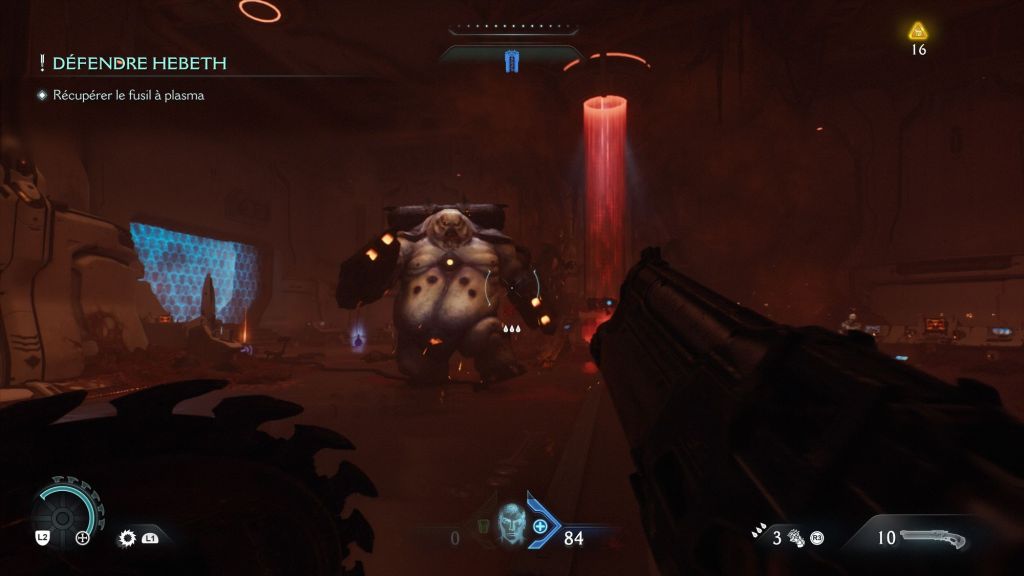The width and height of the screenshot is (1024, 576).
Task: Select the blue objective marker on the compass
Action: click(512, 62)
